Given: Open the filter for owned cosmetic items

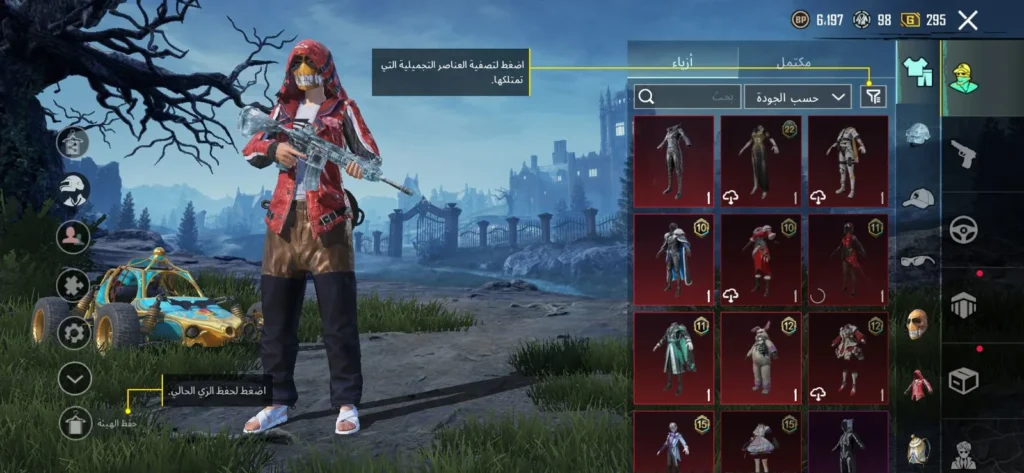Looking at the screenshot, I should pos(874,96).
